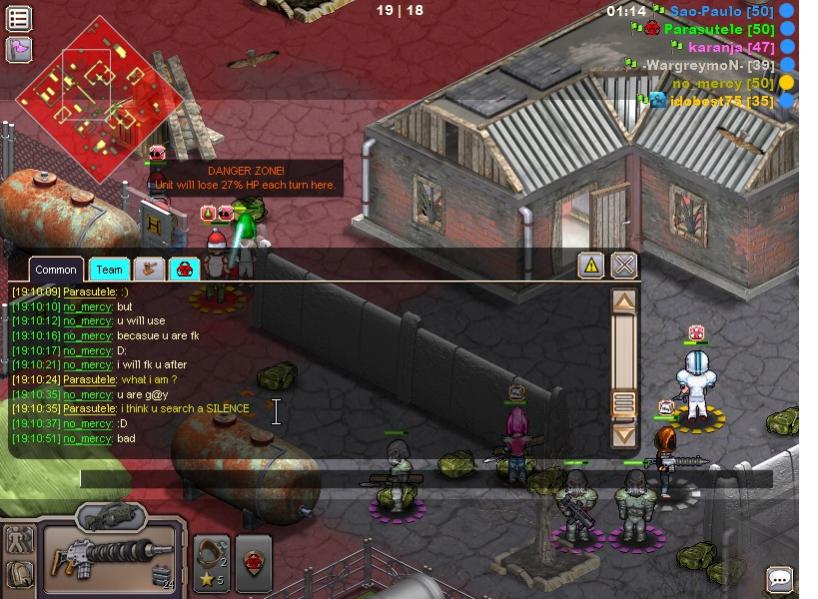Click the chat scroll down arrow

point(624,434)
